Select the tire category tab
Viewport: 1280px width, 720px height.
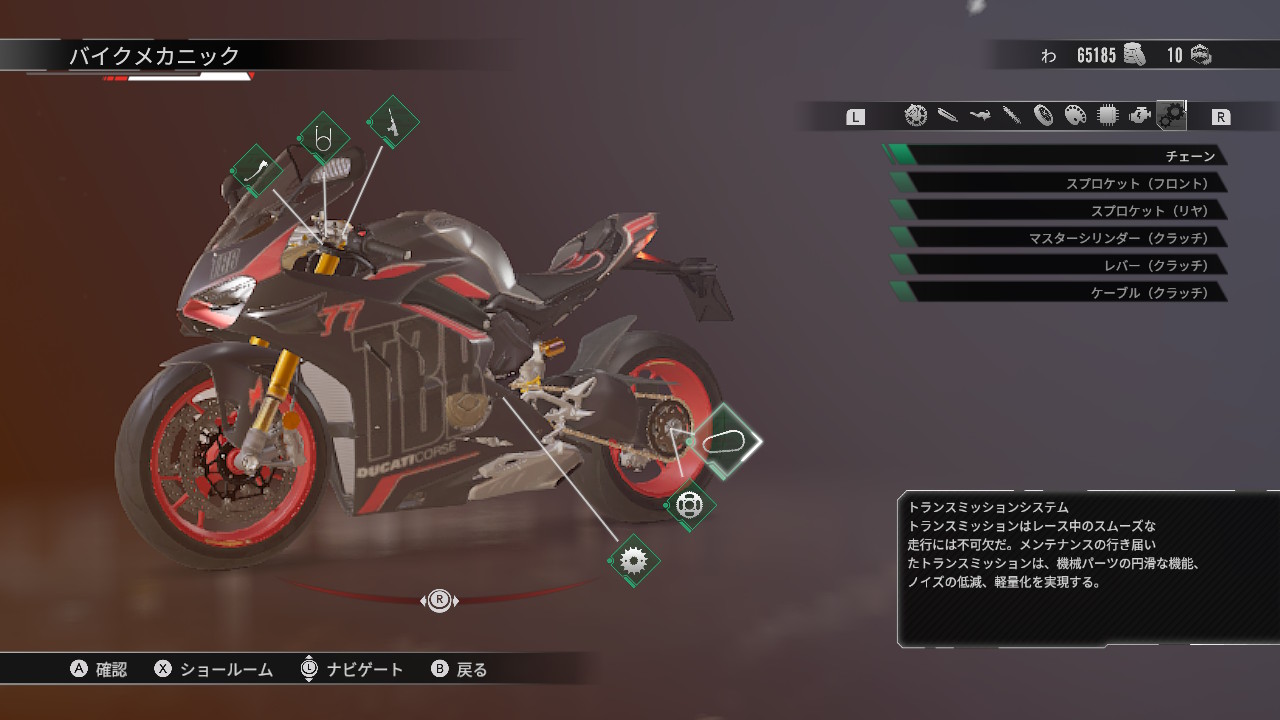pyautogui.click(x=1043, y=116)
